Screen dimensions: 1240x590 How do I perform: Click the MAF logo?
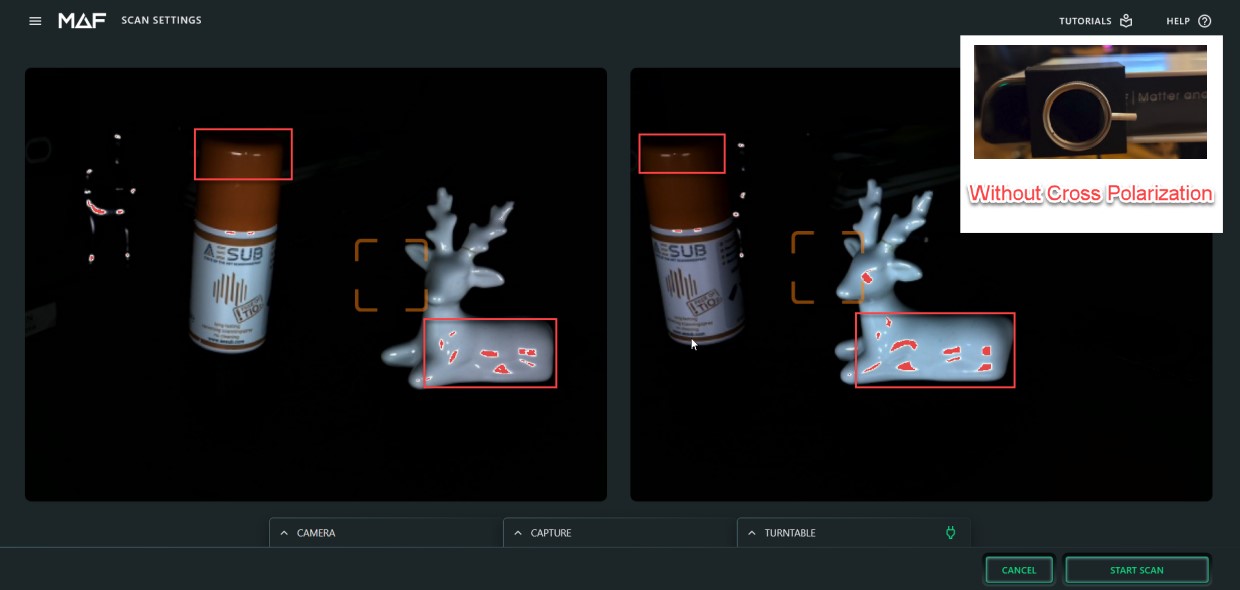coord(82,21)
